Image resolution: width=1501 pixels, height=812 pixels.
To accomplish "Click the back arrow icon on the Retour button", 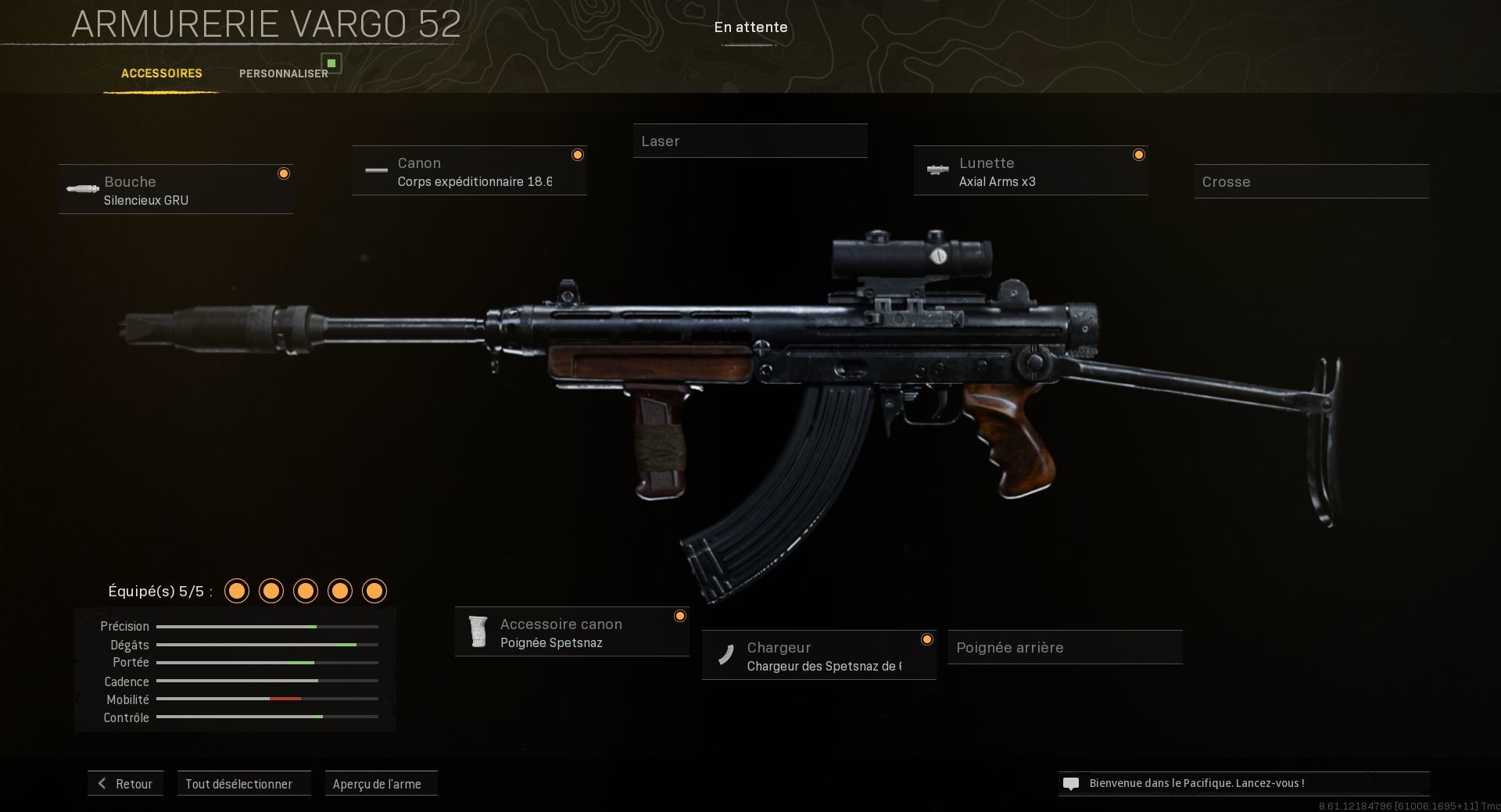I will coord(101,783).
